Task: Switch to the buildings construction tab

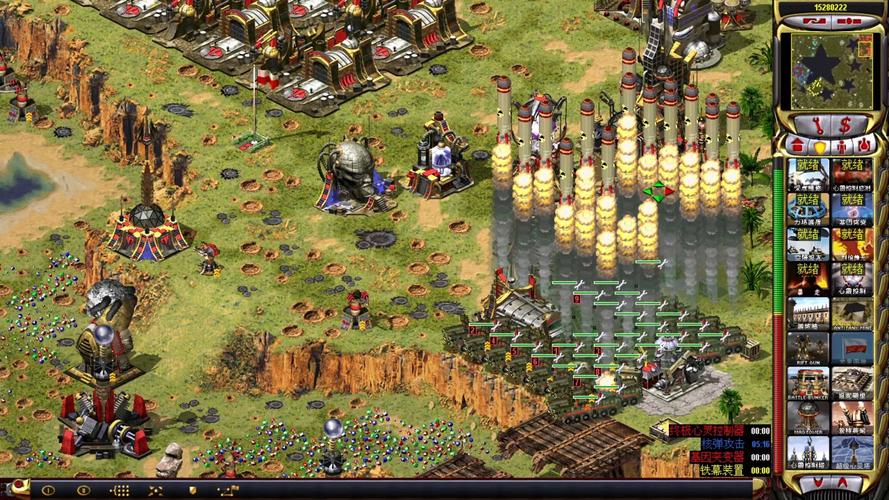Action: pos(795,145)
